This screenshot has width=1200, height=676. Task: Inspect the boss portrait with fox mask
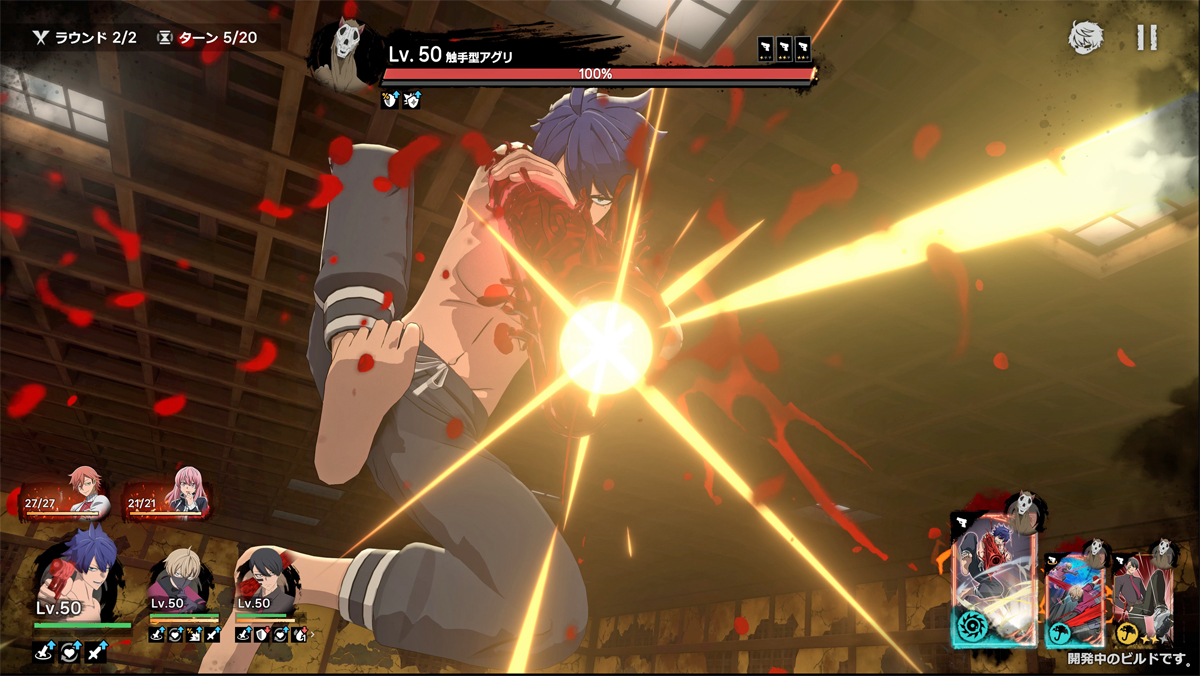pyautogui.click(x=346, y=56)
